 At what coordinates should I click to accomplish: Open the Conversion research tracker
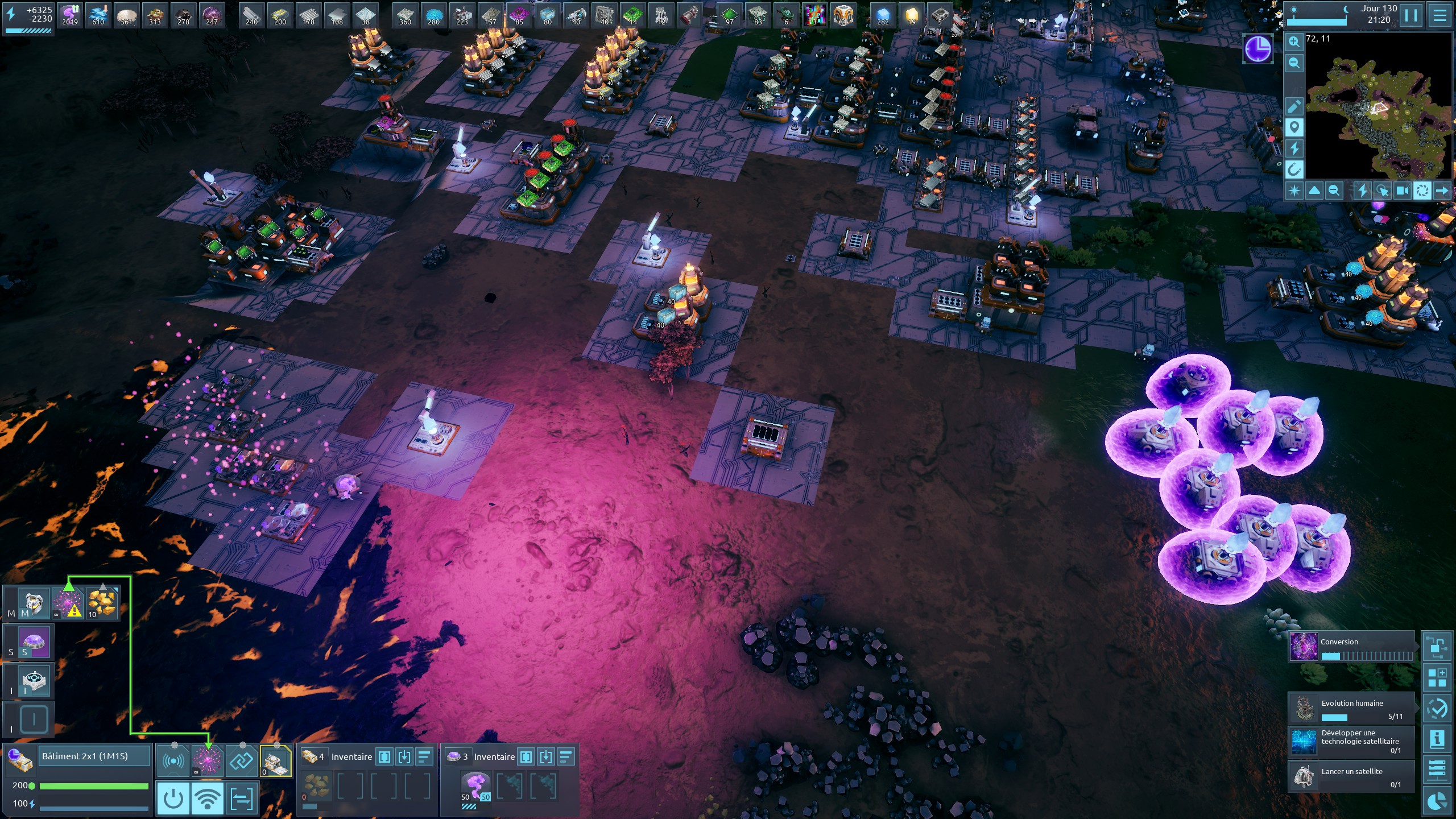pos(1351,647)
